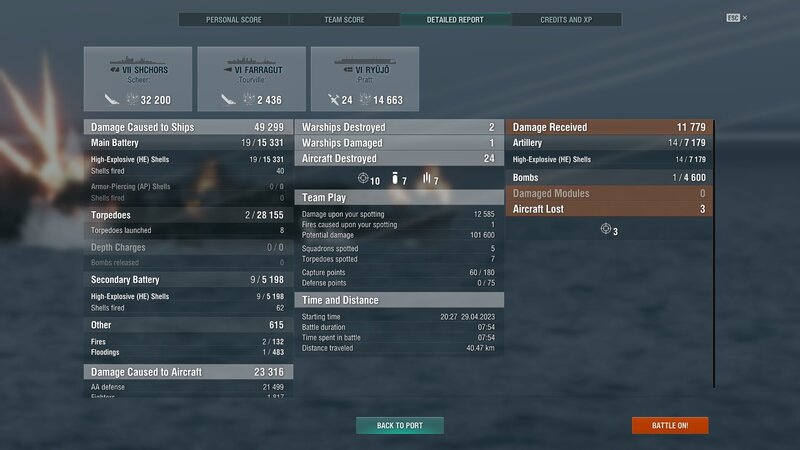Return with the Back to Port button
The image size is (800, 450).
coord(399,425)
